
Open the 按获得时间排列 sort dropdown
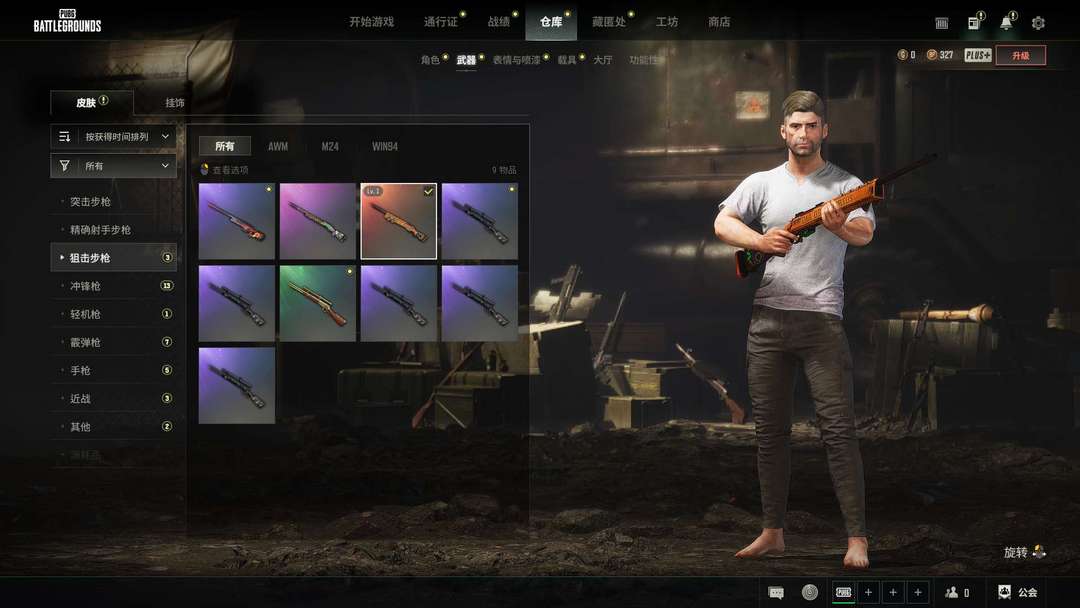pyautogui.click(x=114, y=136)
